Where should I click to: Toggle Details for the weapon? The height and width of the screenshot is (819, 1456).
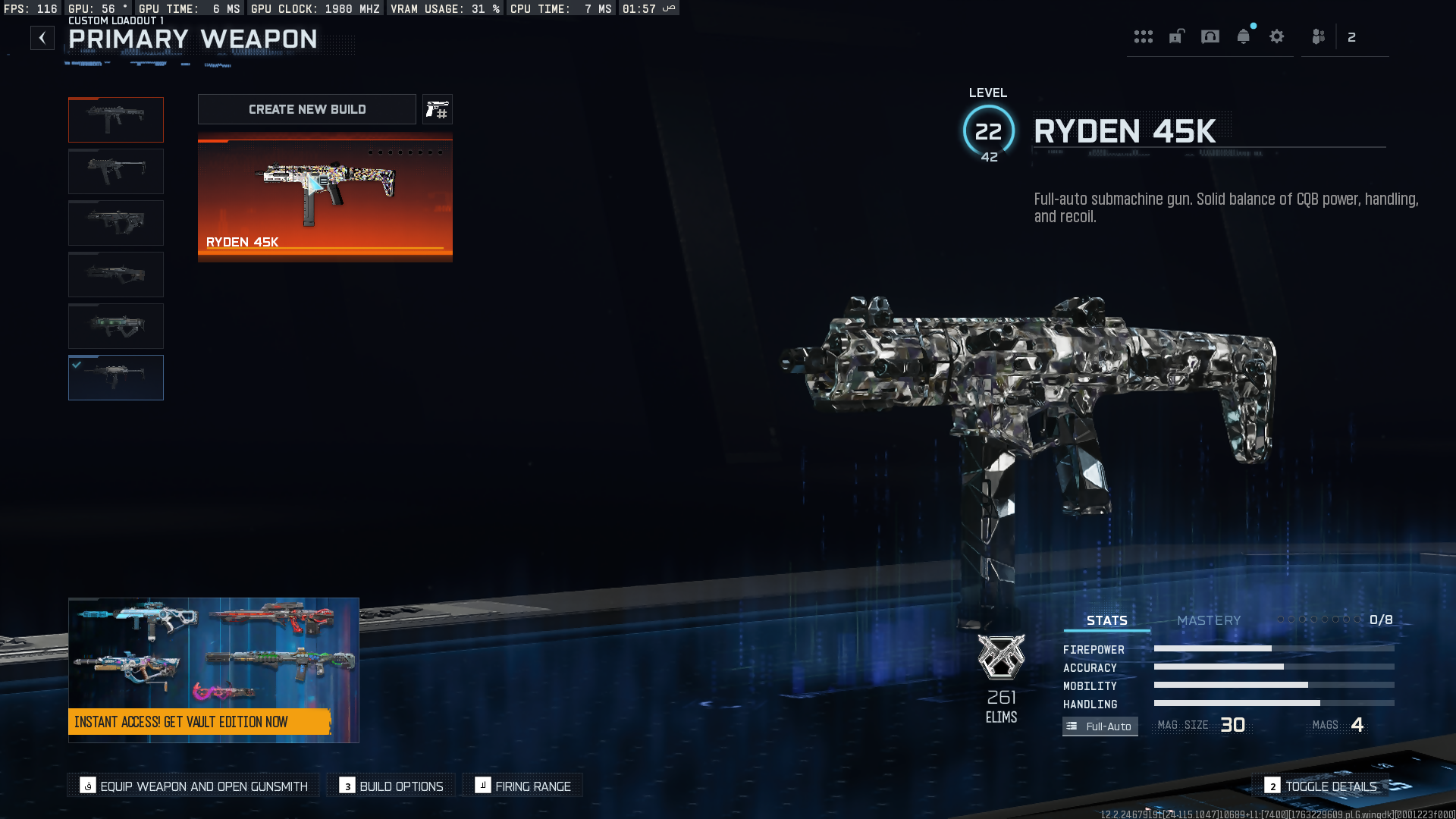(x=1321, y=786)
